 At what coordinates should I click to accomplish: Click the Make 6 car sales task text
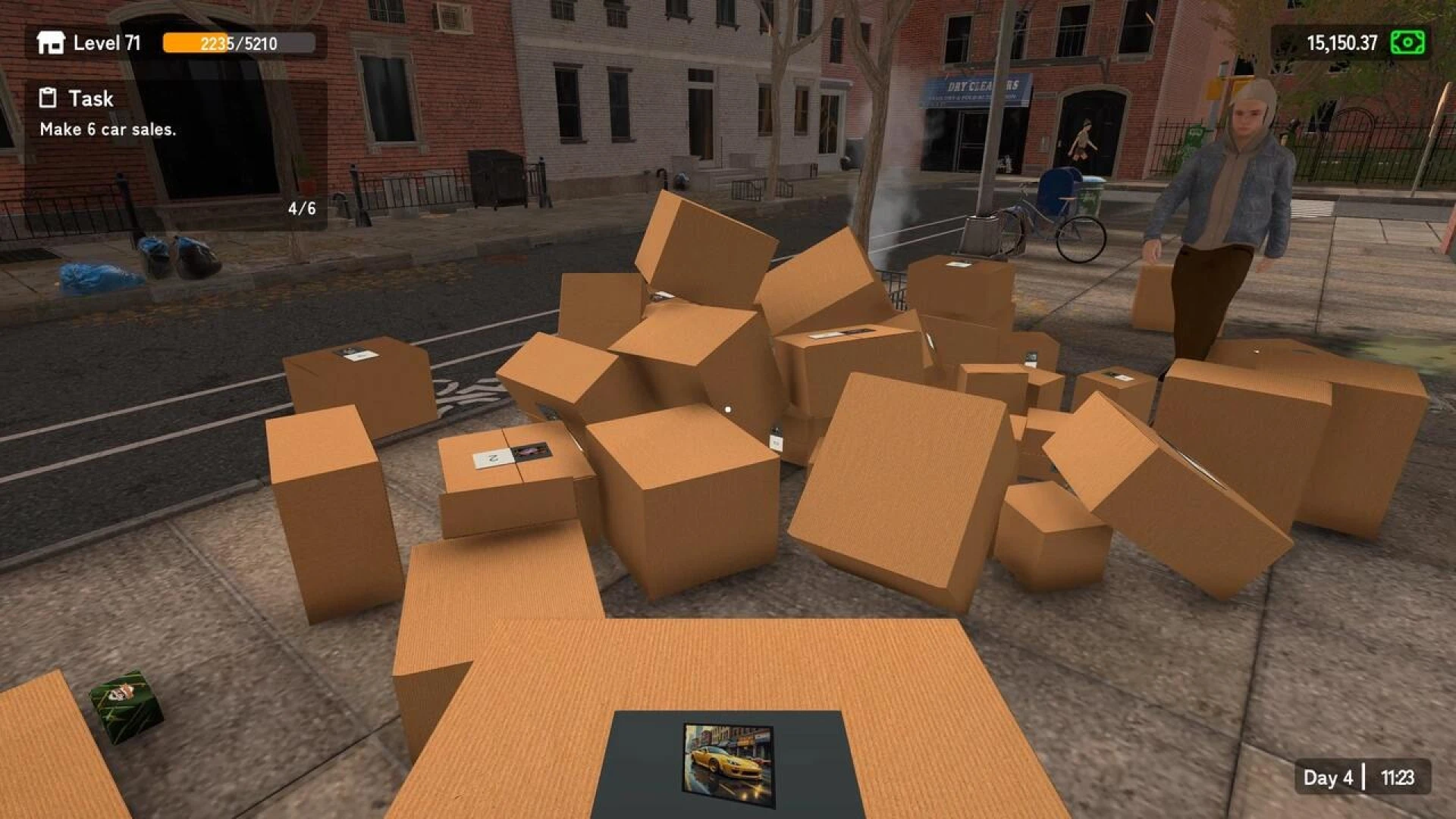pyautogui.click(x=108, y=131)
